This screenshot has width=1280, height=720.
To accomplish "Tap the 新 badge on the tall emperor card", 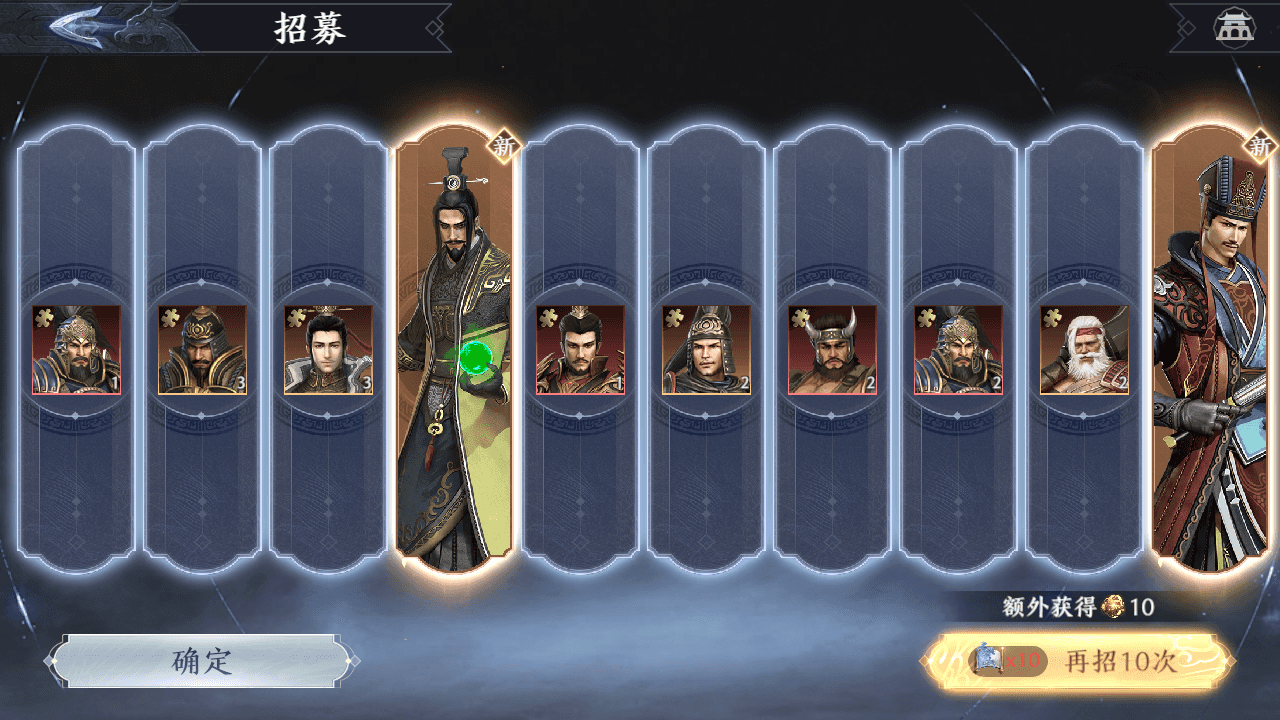I will tap(506, 148).
